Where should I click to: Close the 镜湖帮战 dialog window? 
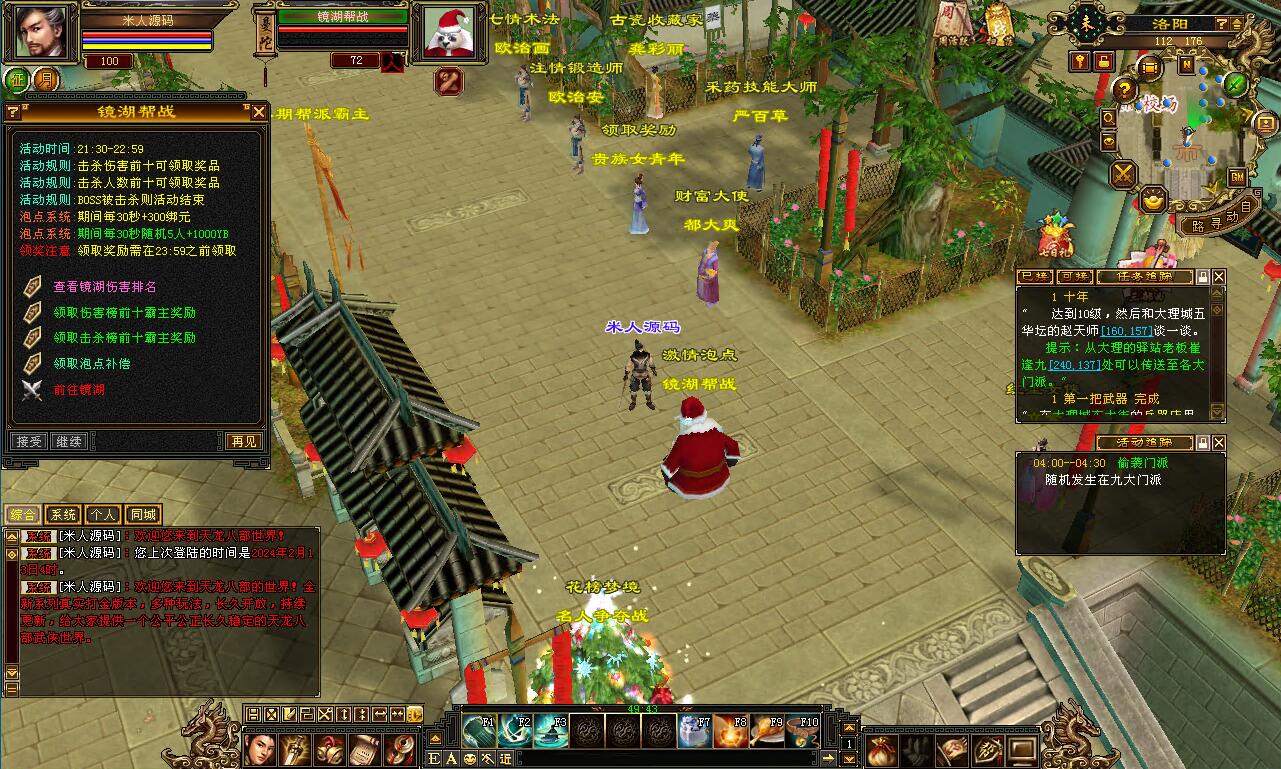point(258,112)
